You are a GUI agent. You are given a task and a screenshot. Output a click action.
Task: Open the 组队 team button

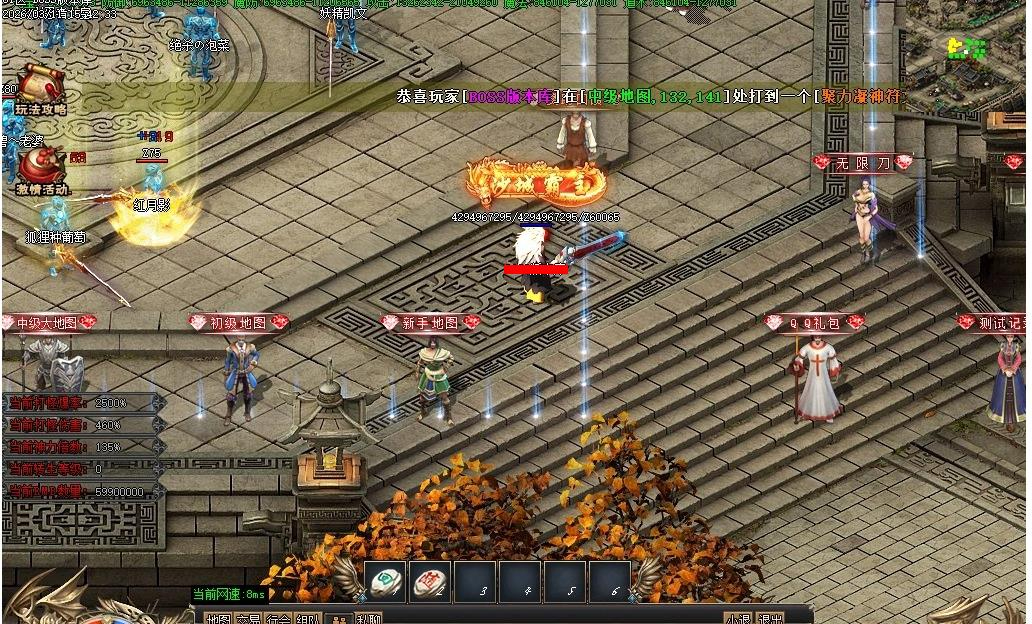[x=309, y=619]
